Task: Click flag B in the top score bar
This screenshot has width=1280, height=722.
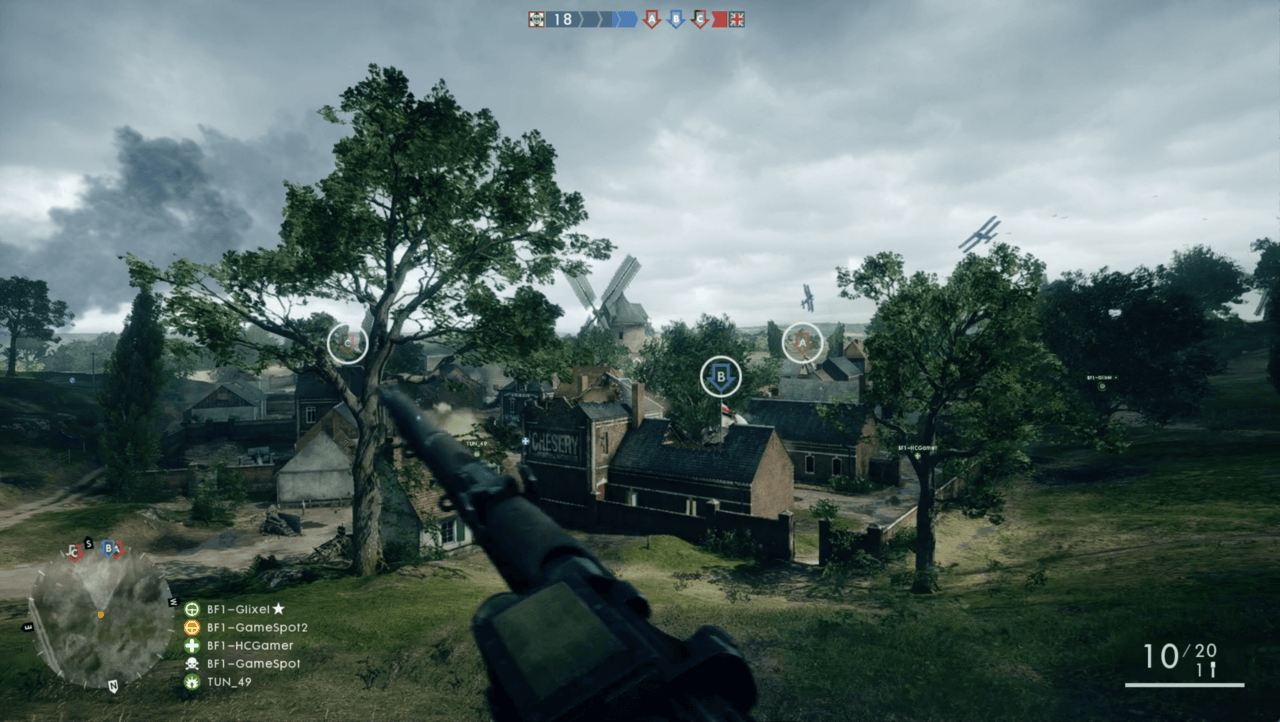Action: [x=676, y=19]
